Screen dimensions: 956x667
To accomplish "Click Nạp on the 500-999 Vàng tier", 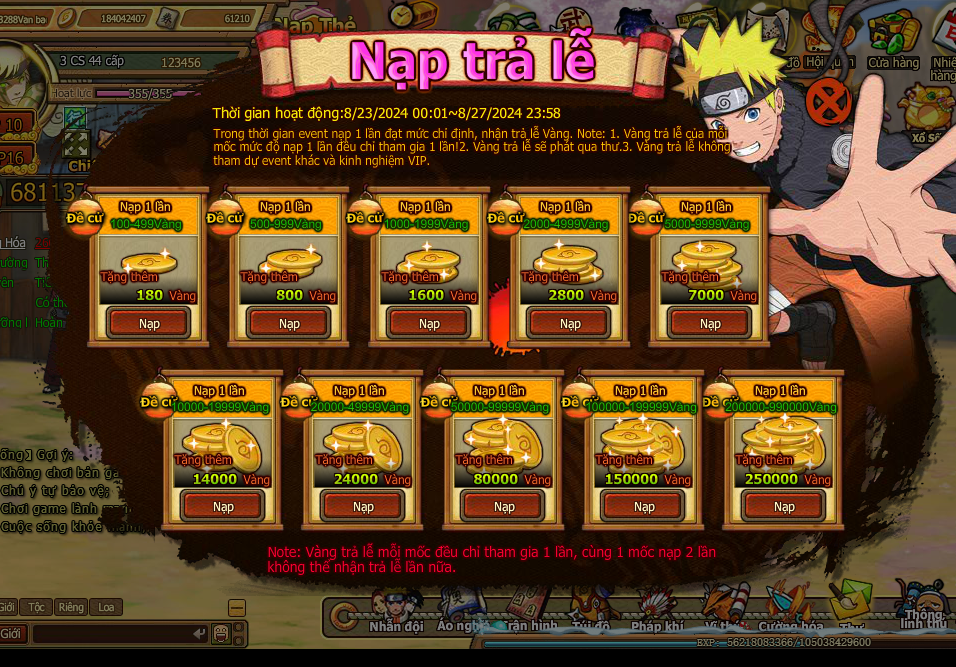I will pos(289,323).
